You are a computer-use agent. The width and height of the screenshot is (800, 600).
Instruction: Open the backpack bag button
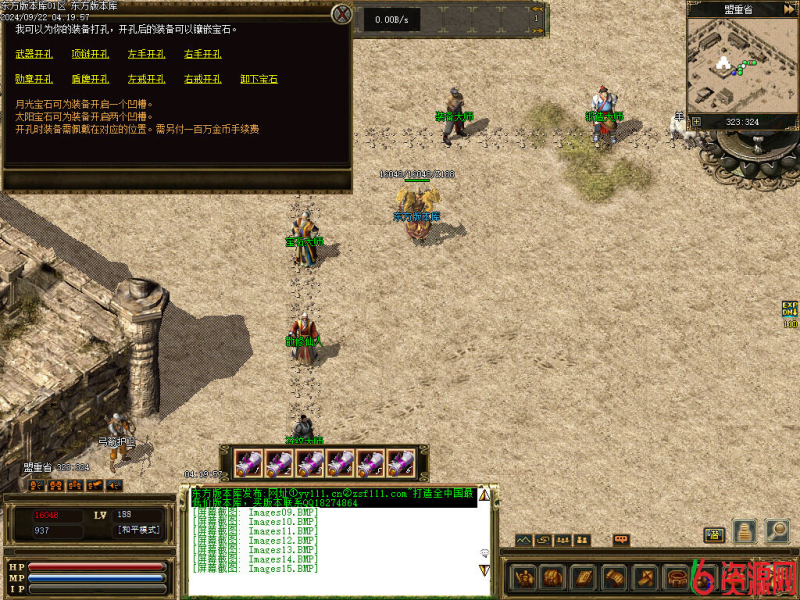553,577
